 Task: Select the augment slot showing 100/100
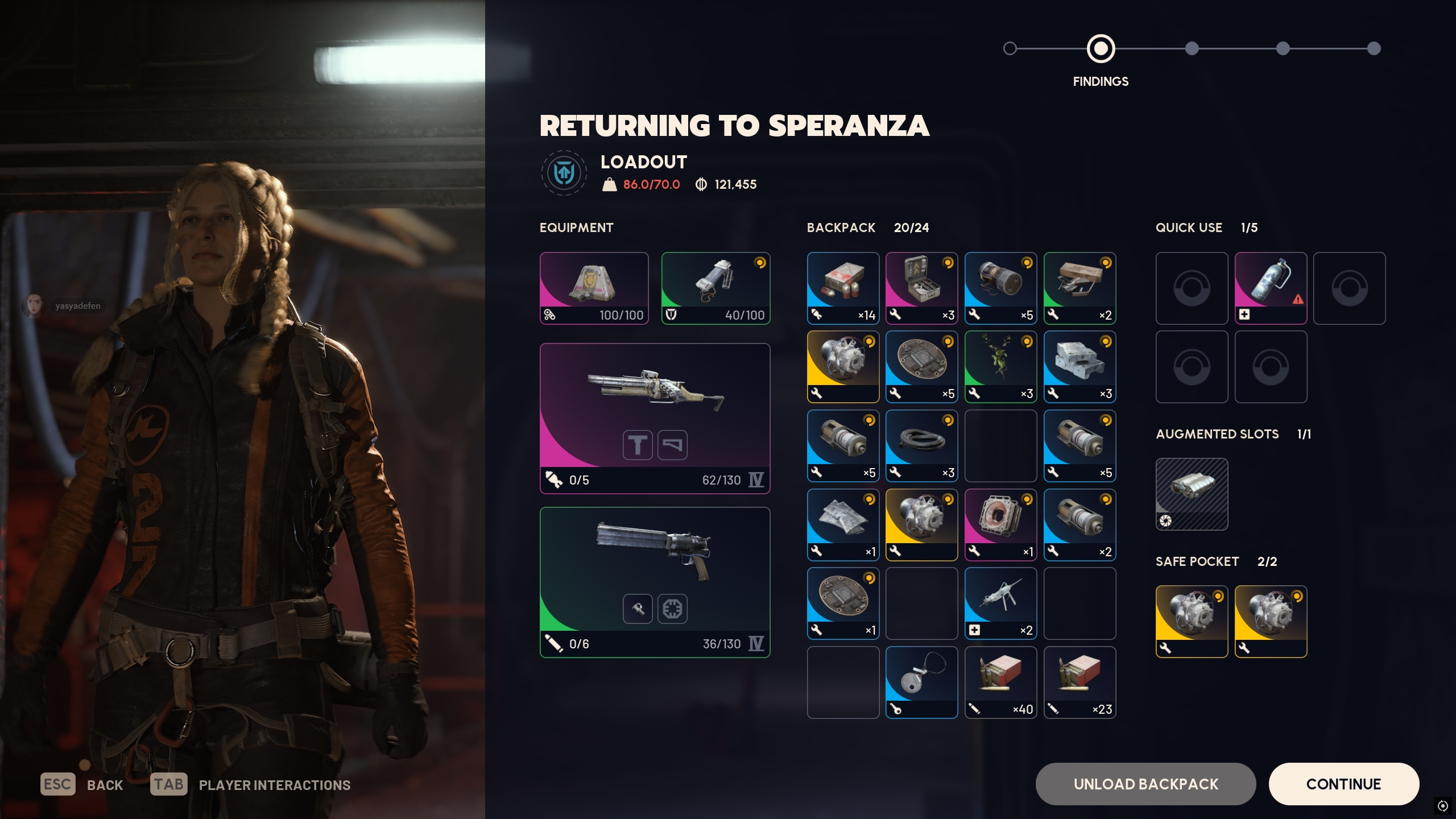tap(594, 288)
